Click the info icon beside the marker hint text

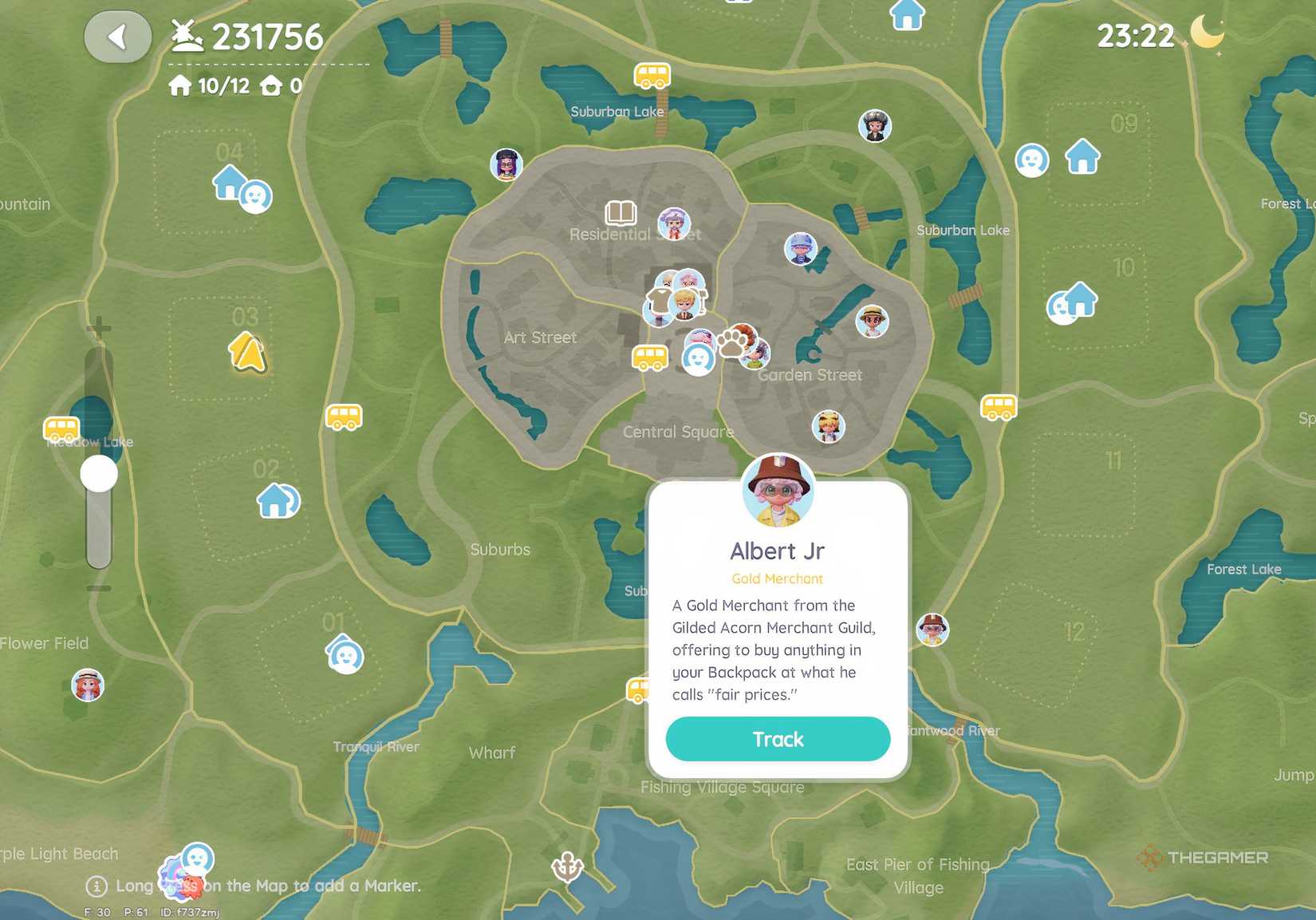click(96, 886)
